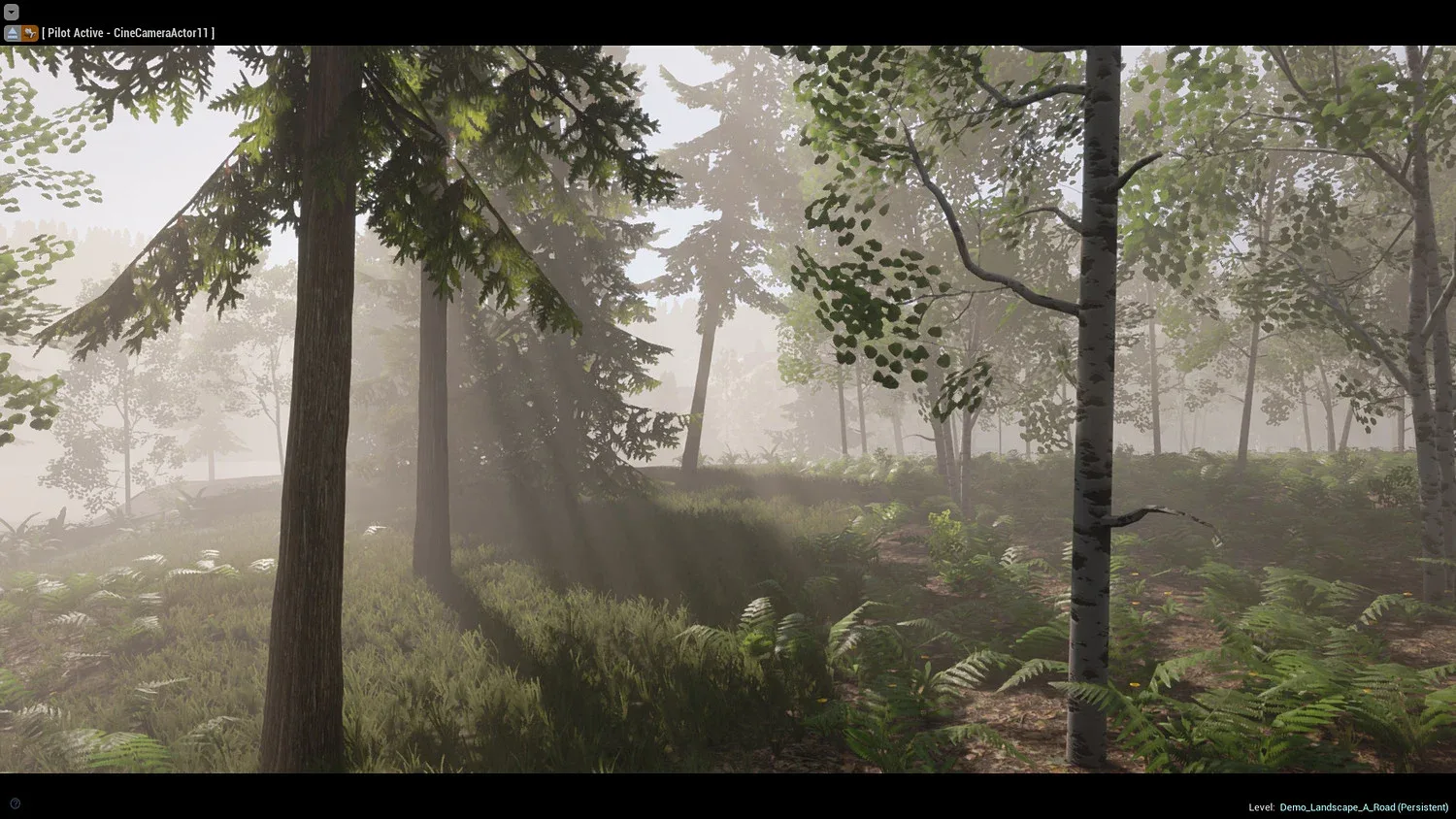Stop piloting CineCameraActor11 using eject toggle

pos(12,32)
